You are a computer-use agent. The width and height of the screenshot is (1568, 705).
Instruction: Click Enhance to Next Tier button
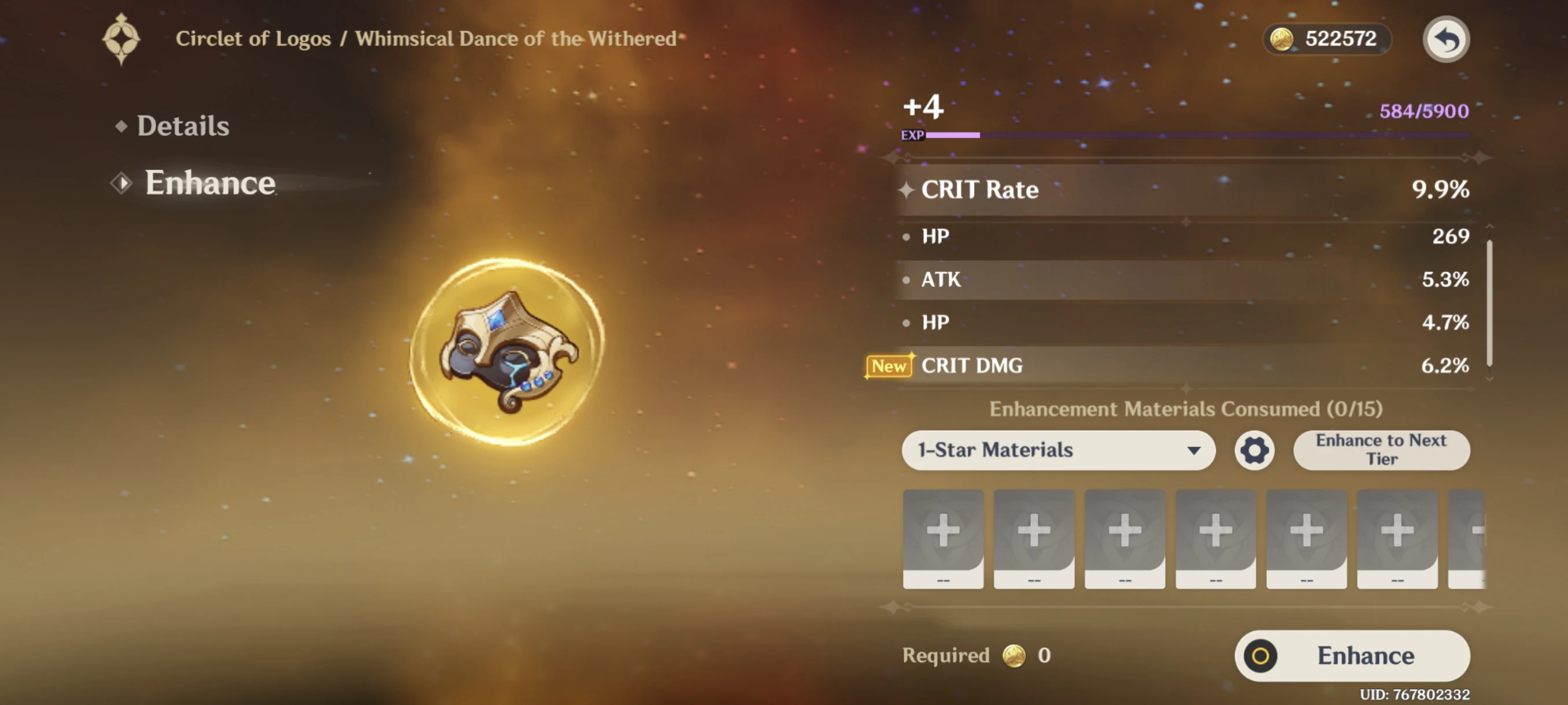[x=1381, y=450]
